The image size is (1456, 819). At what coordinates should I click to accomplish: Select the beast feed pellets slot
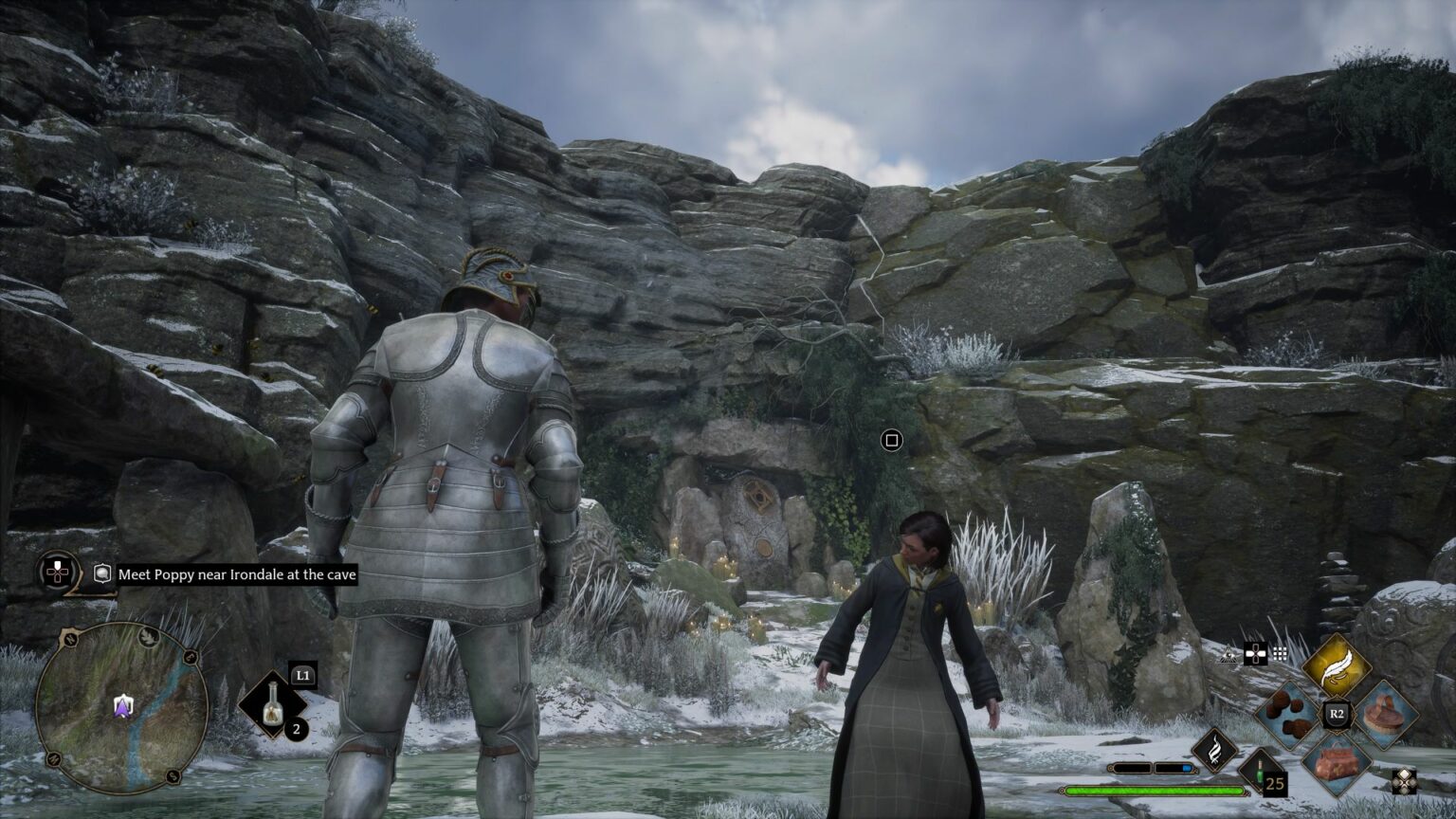pos(1289,715)
